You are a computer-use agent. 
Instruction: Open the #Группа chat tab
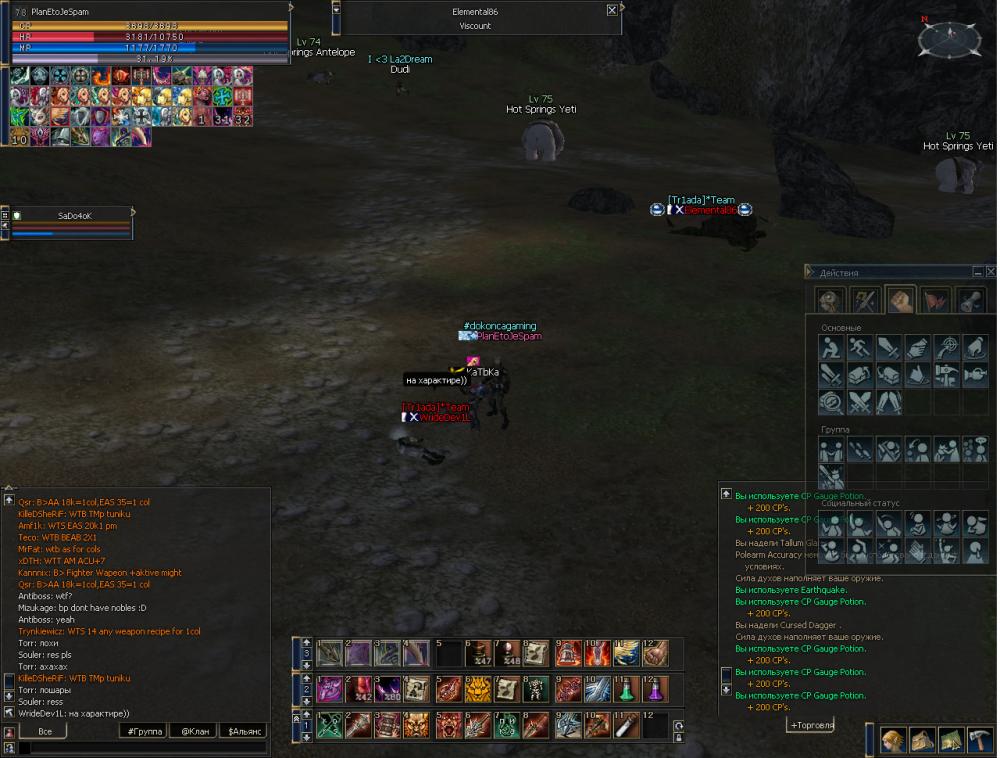coord(142,731)
